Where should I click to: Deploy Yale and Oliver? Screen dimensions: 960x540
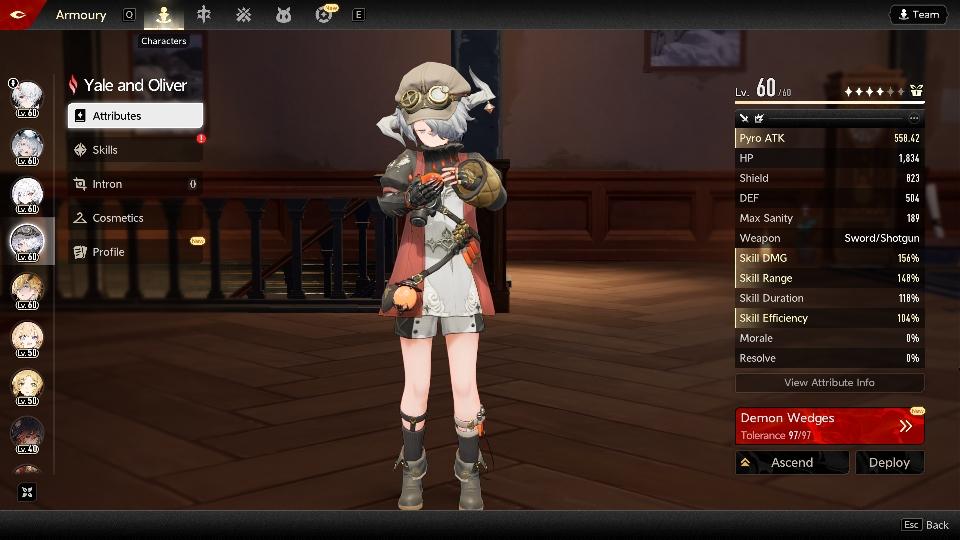[889, 462]
